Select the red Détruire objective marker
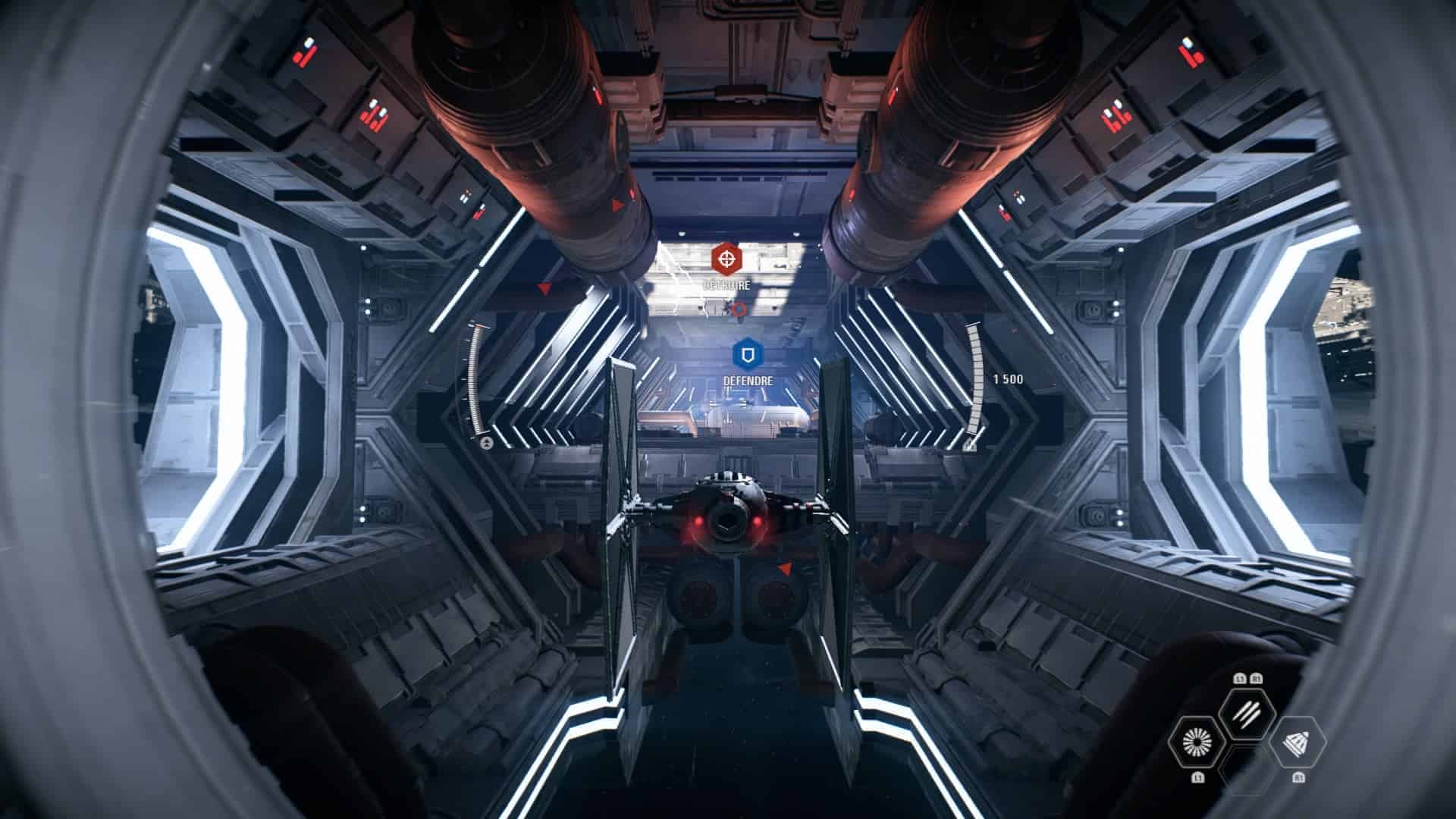Image resolution: width=1456 pixels, height=819 pixels. point(727,259)
